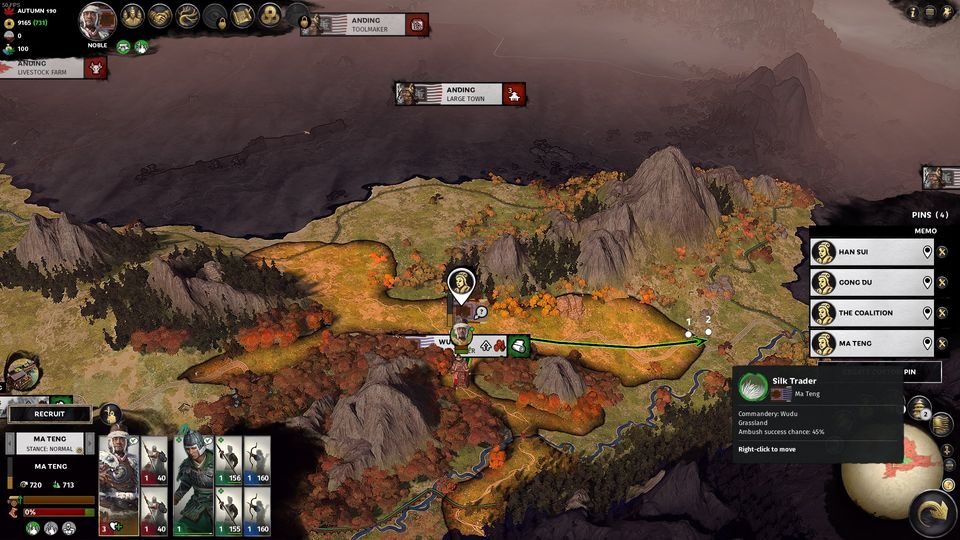Remove the Gong Du pin

[942, 283]
